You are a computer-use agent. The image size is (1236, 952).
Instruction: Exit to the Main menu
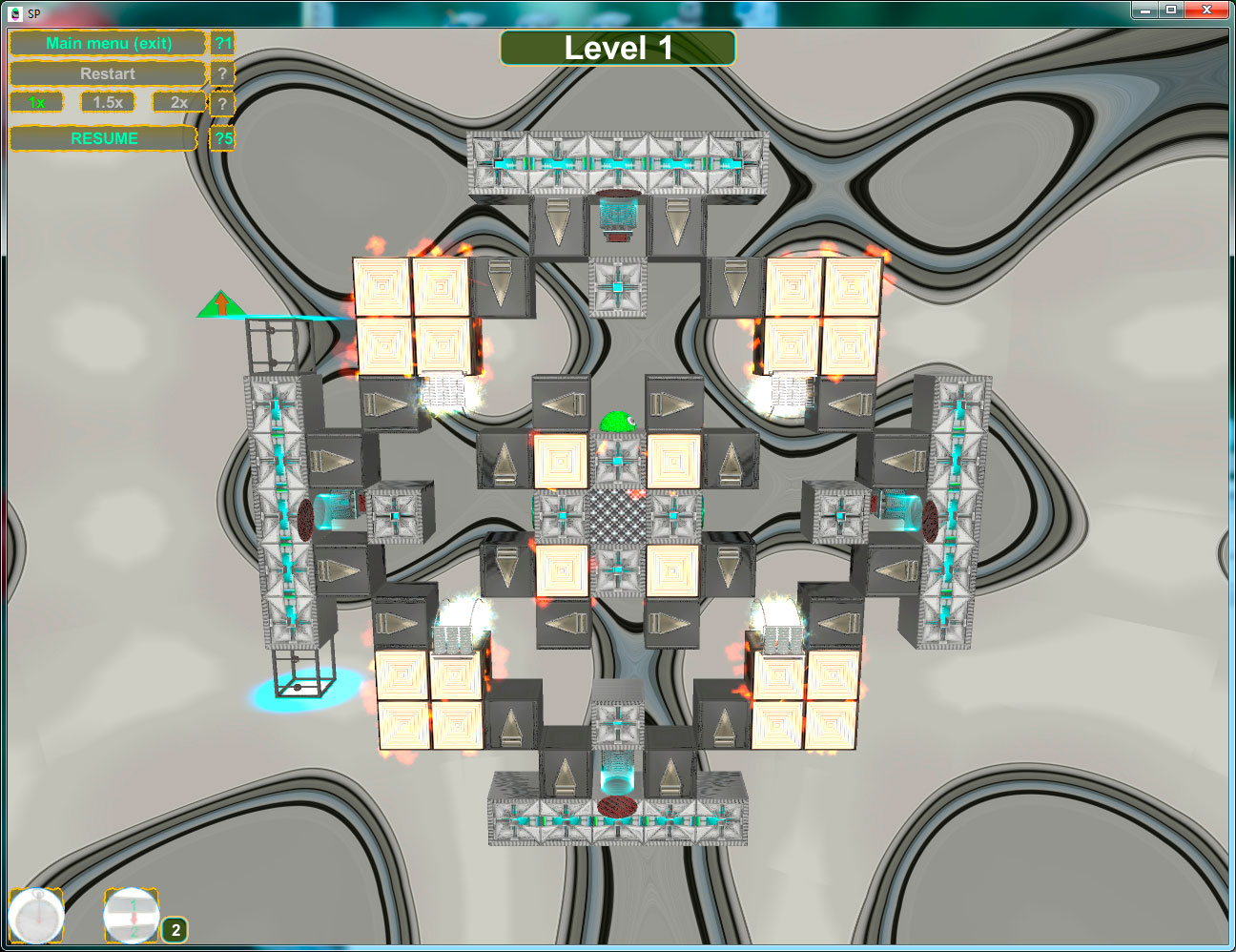pos(108,44)
